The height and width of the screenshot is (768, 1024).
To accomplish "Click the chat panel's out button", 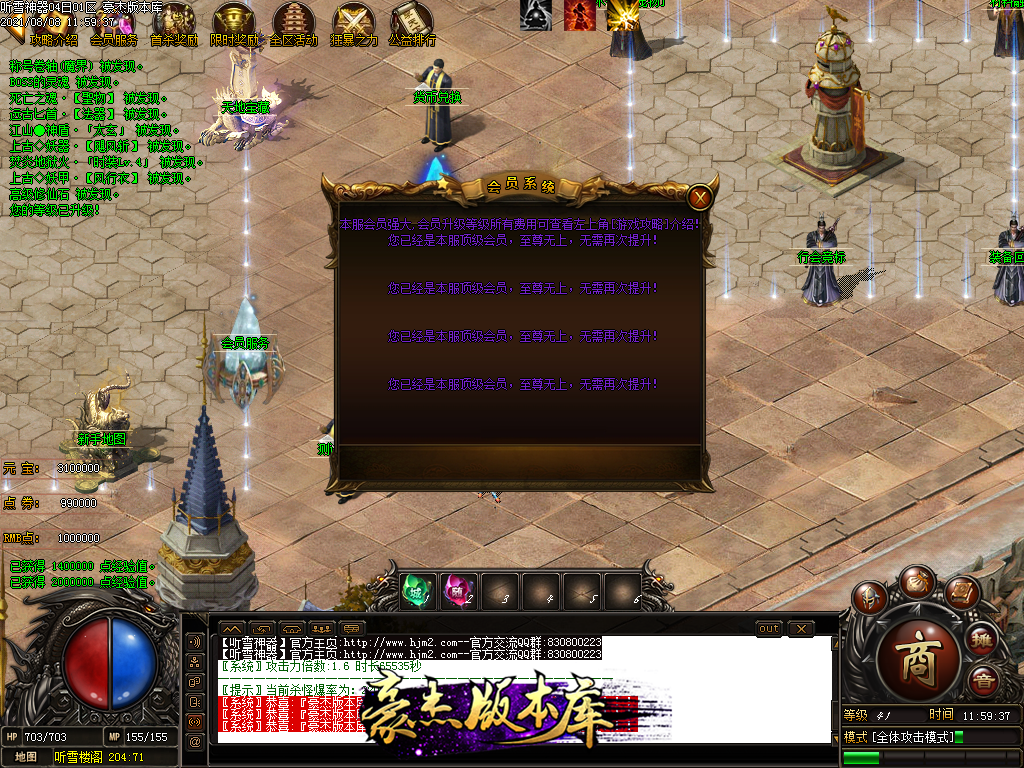I will (x=768, y=628).
